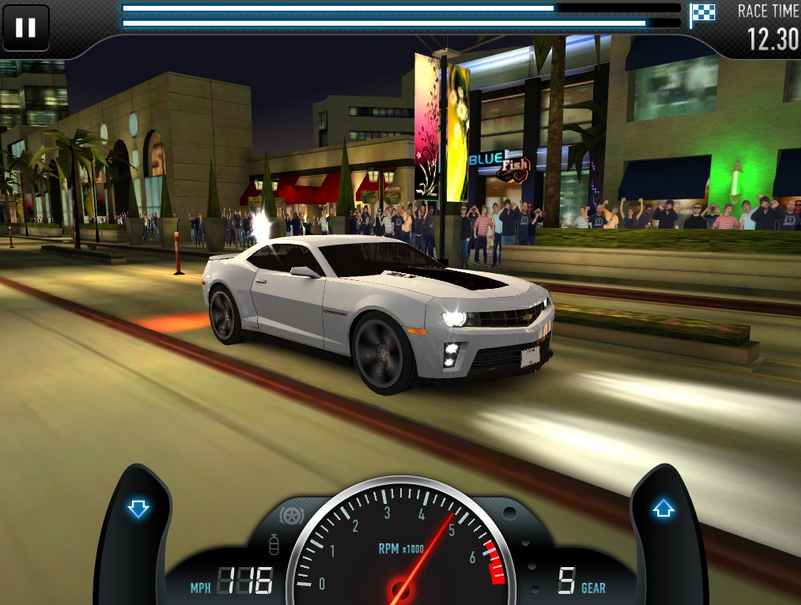Tap the upshift arrow paddle
Viewport: 801px width, 605px height.
coord(663,510)
